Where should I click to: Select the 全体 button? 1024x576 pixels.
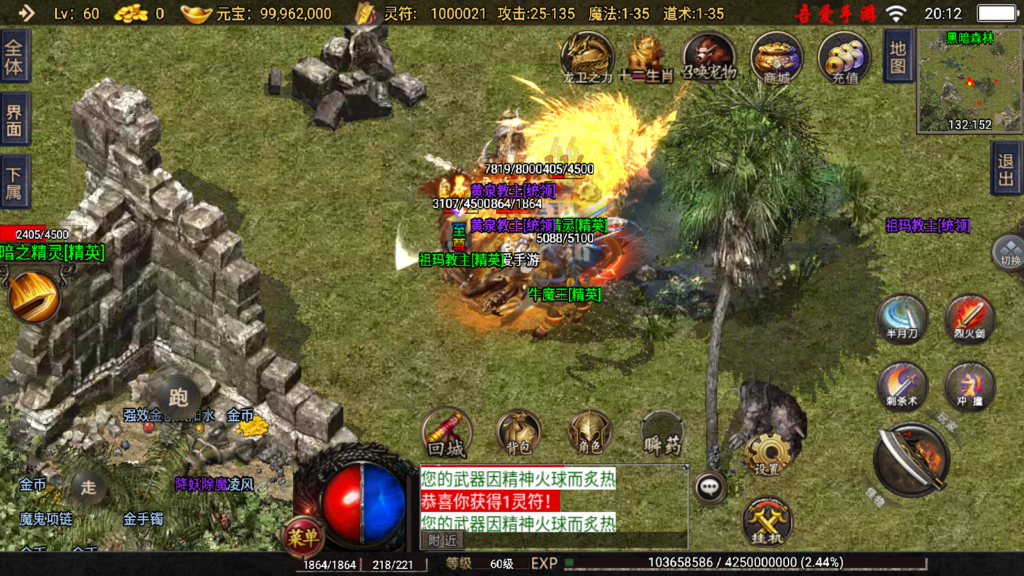(14, 56)
